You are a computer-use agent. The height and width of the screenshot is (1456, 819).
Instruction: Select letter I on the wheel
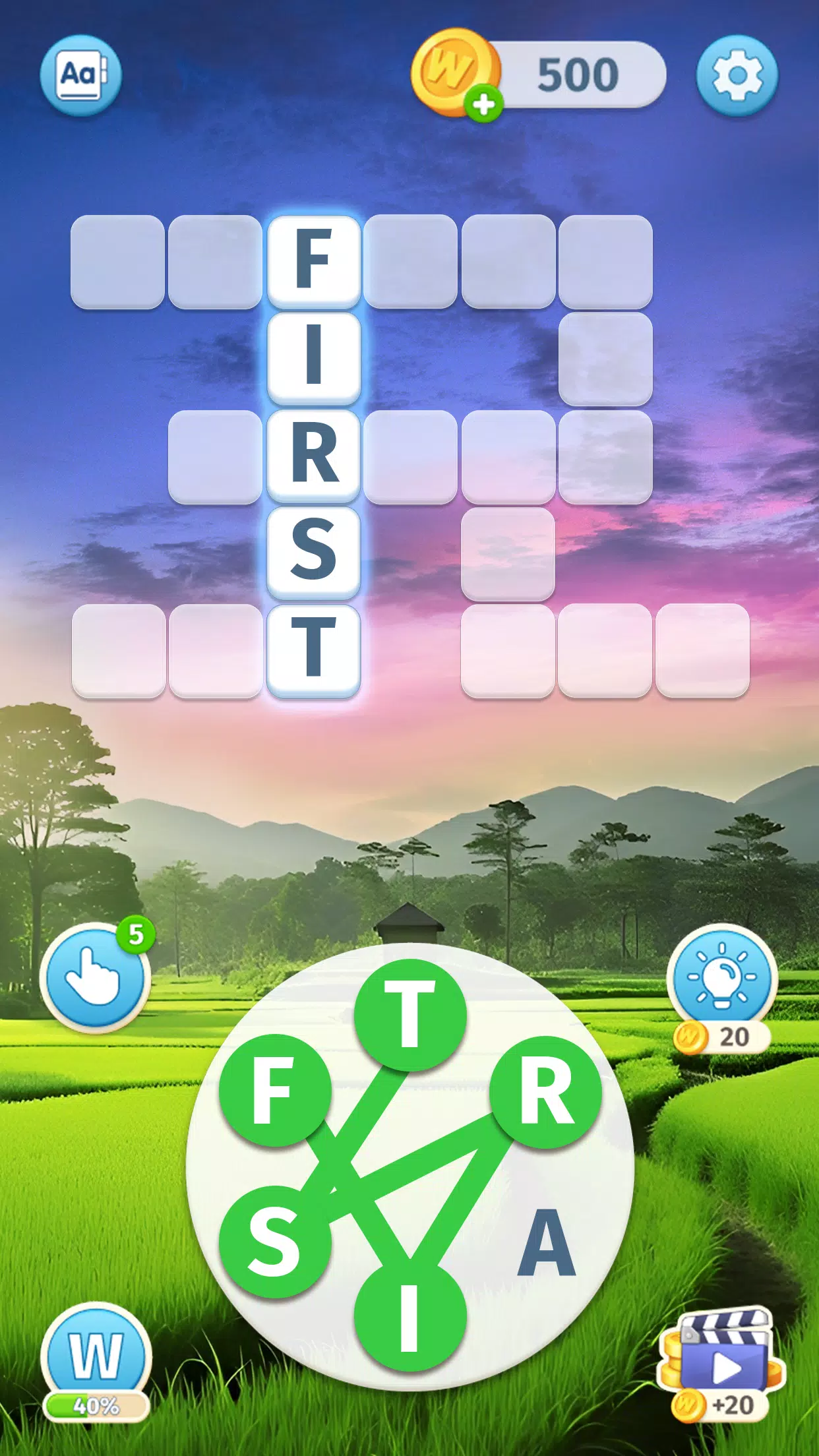[x=410, y=1316]
